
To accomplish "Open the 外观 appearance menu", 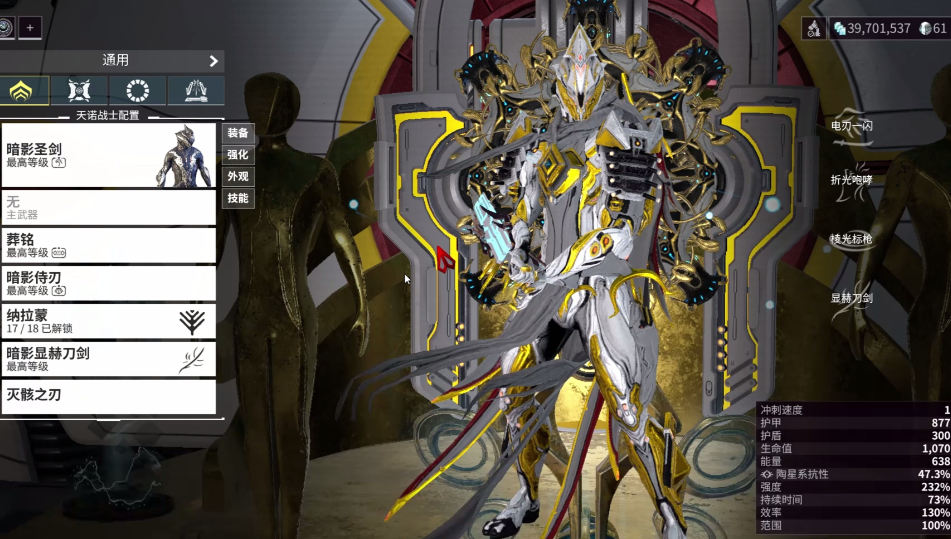I will 238,177.
